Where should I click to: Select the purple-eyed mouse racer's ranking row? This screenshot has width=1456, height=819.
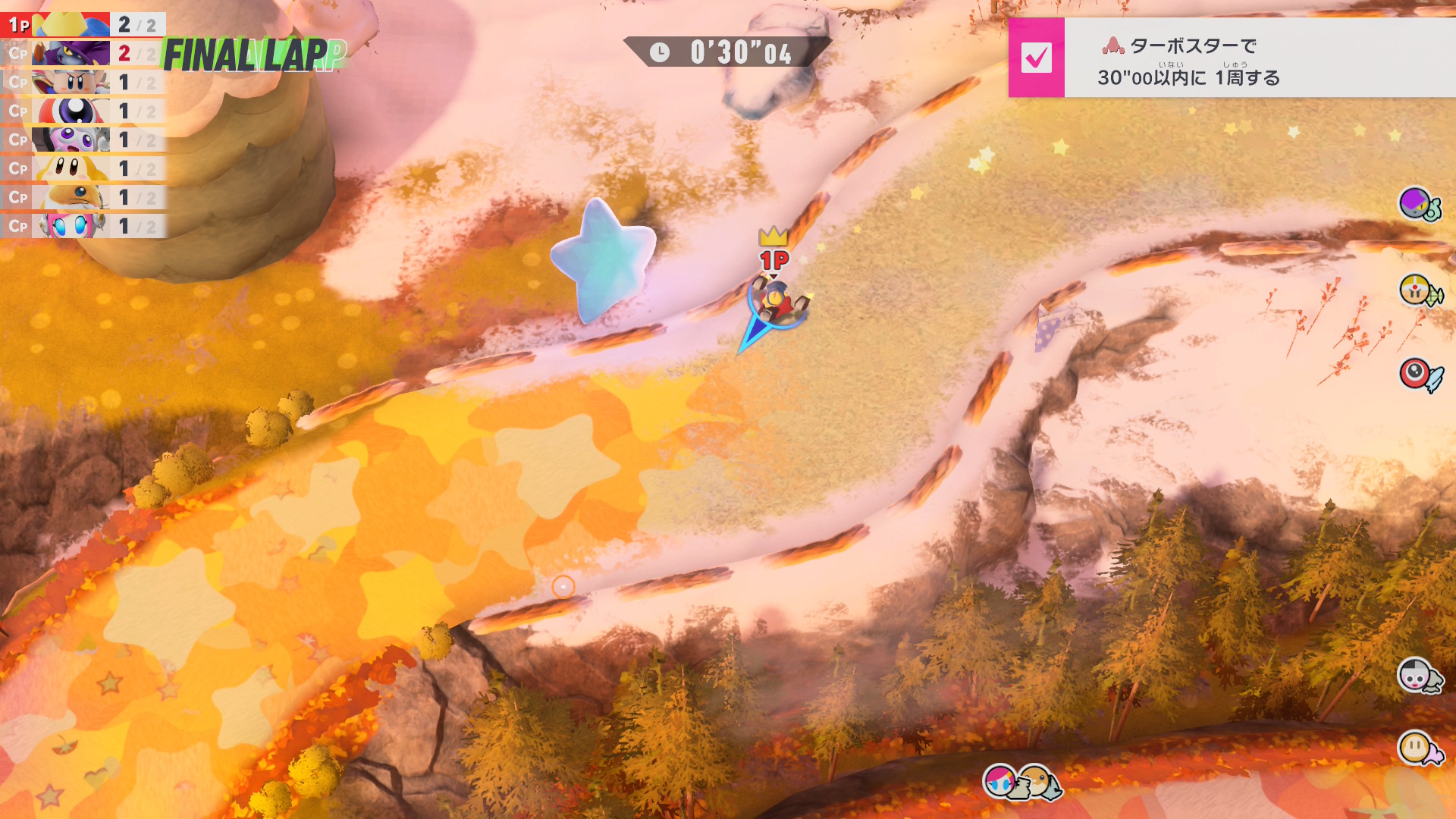[83, 140]
